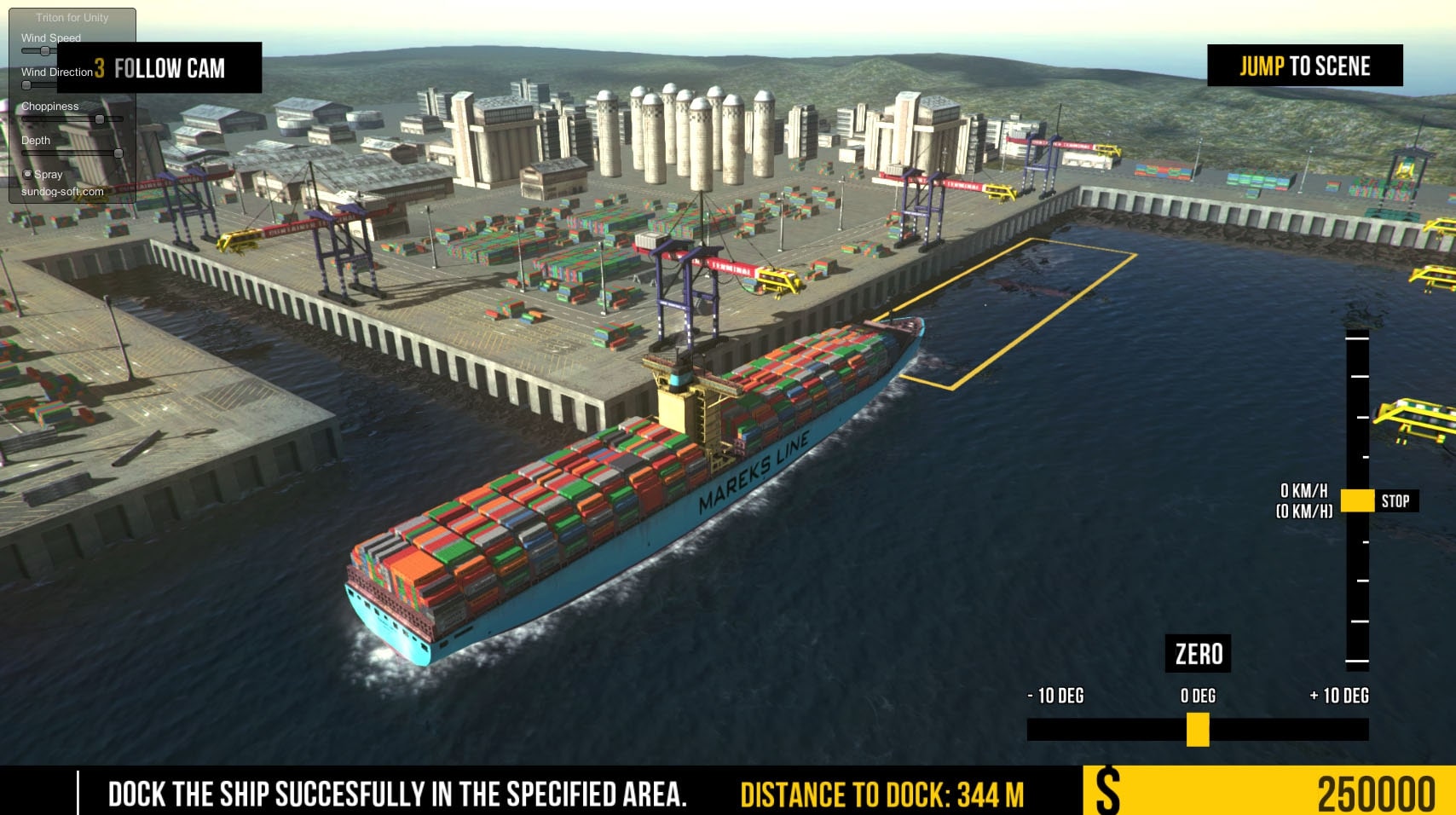This screenshot has height=815, width=1456.
Task: Adjust the Choppiness slider
Action: tap(99, 119)
